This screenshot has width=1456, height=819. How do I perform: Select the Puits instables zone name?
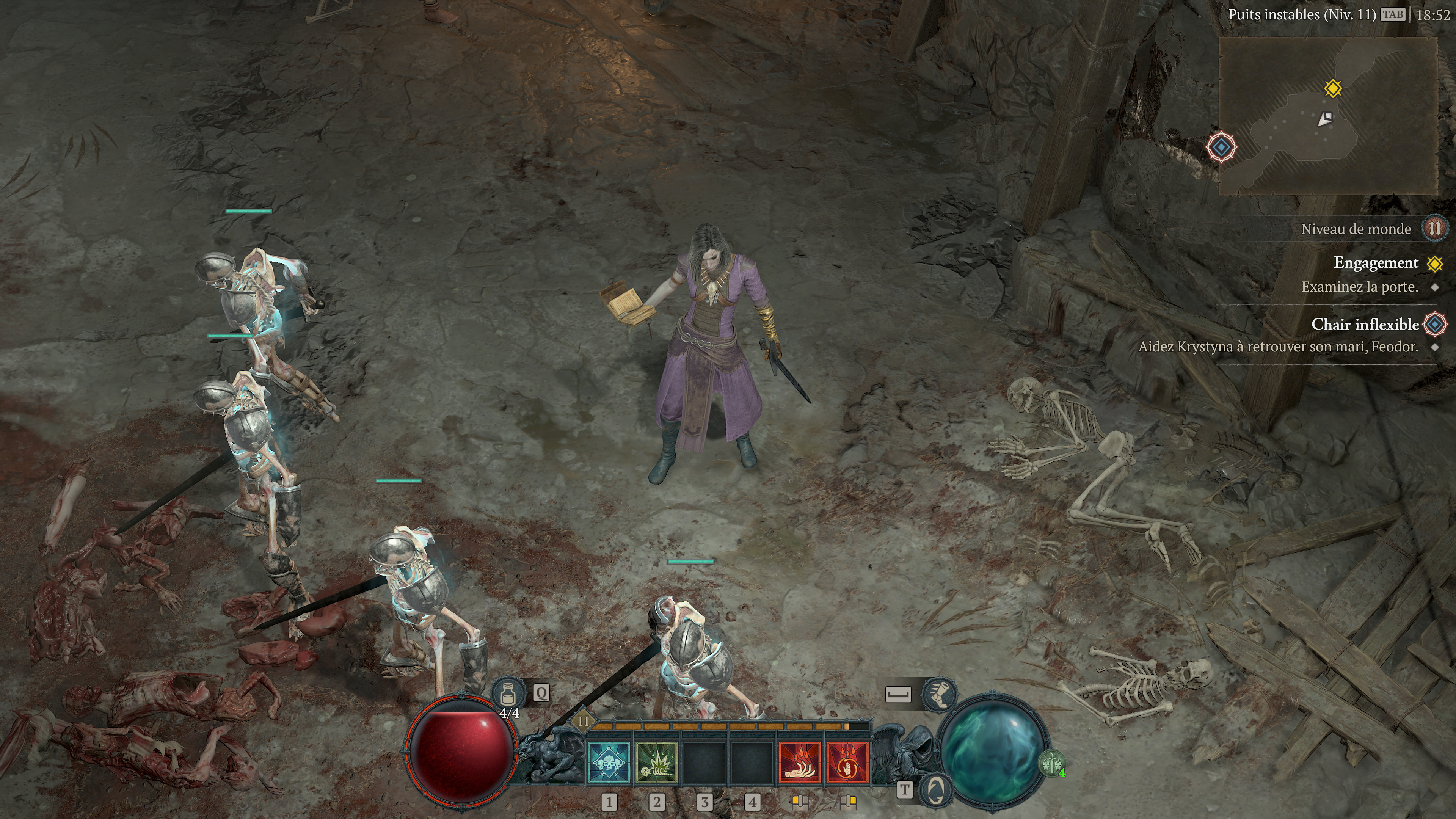tap(1302, 15)
